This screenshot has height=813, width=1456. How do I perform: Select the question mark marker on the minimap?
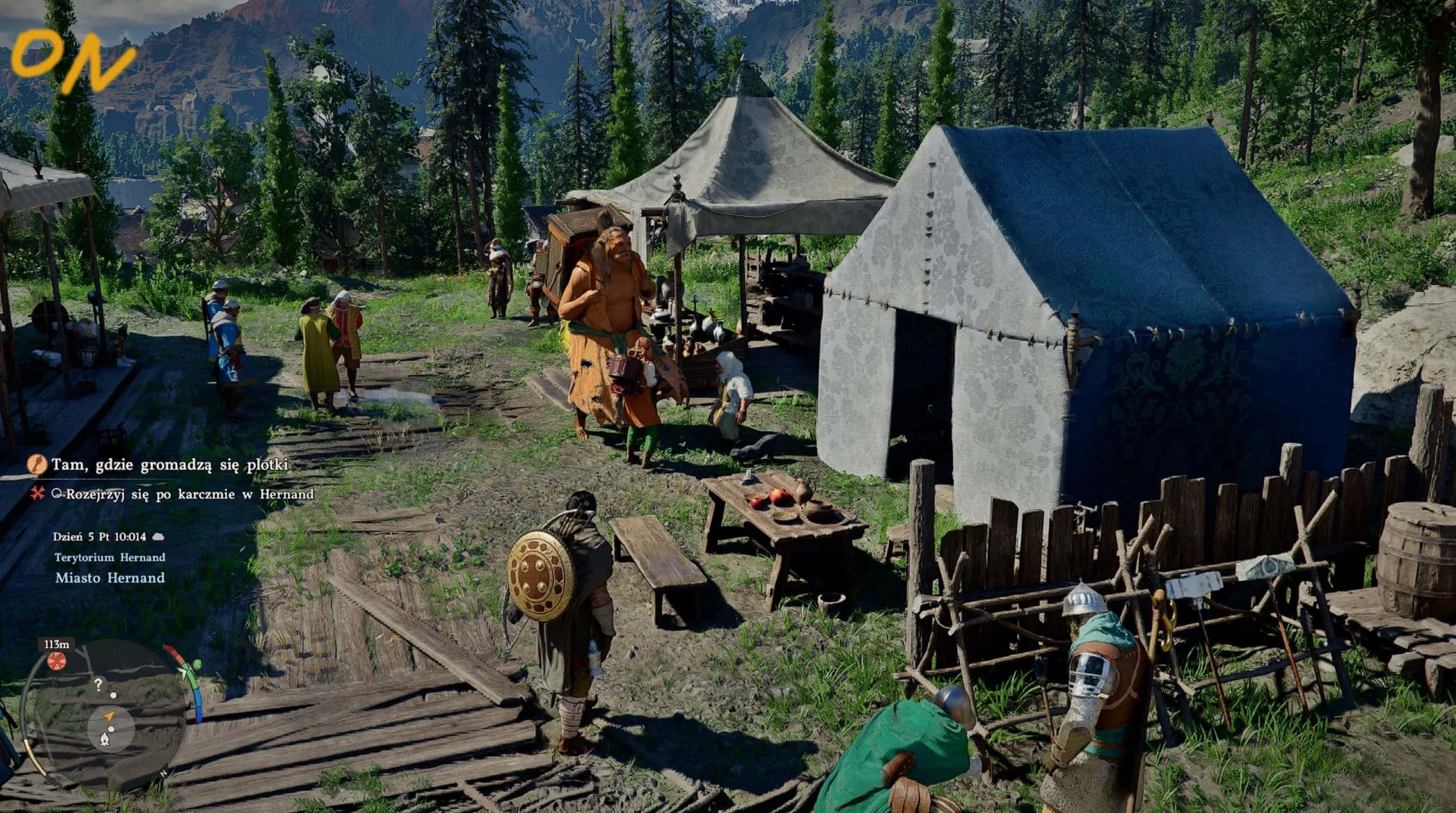pos(98,685)
